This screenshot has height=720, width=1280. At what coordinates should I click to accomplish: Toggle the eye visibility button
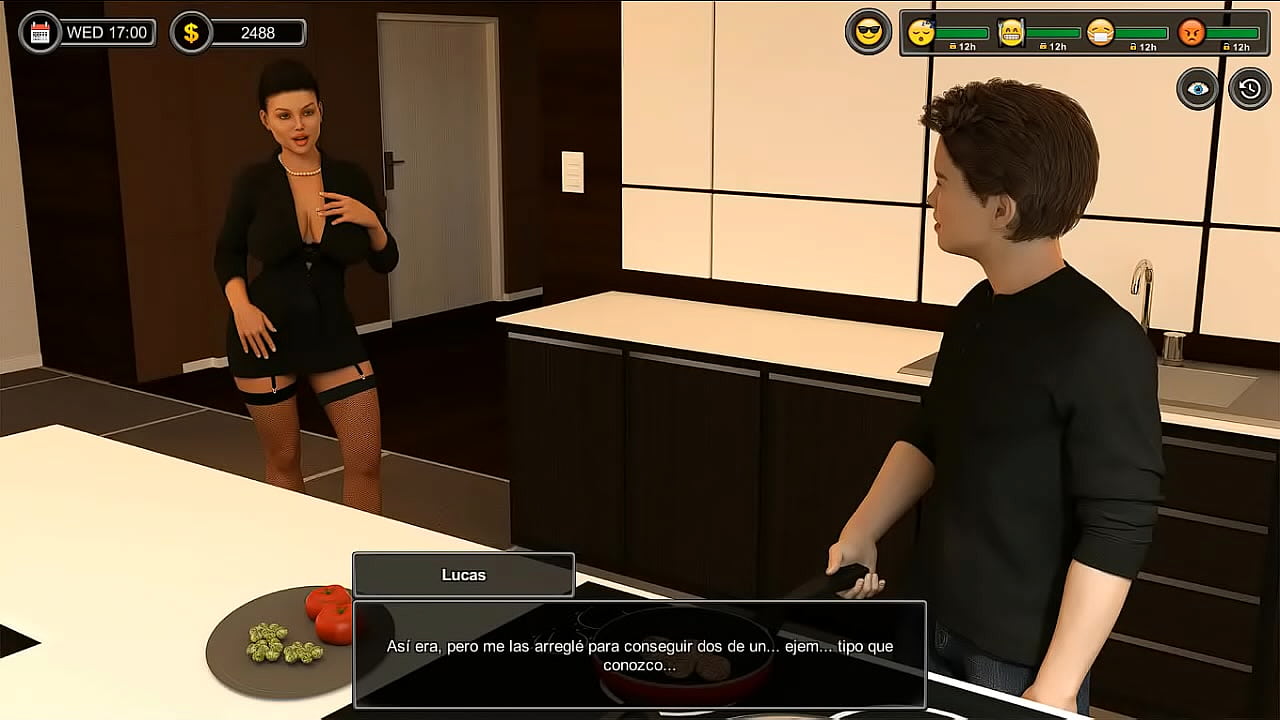click(1197, 89)
